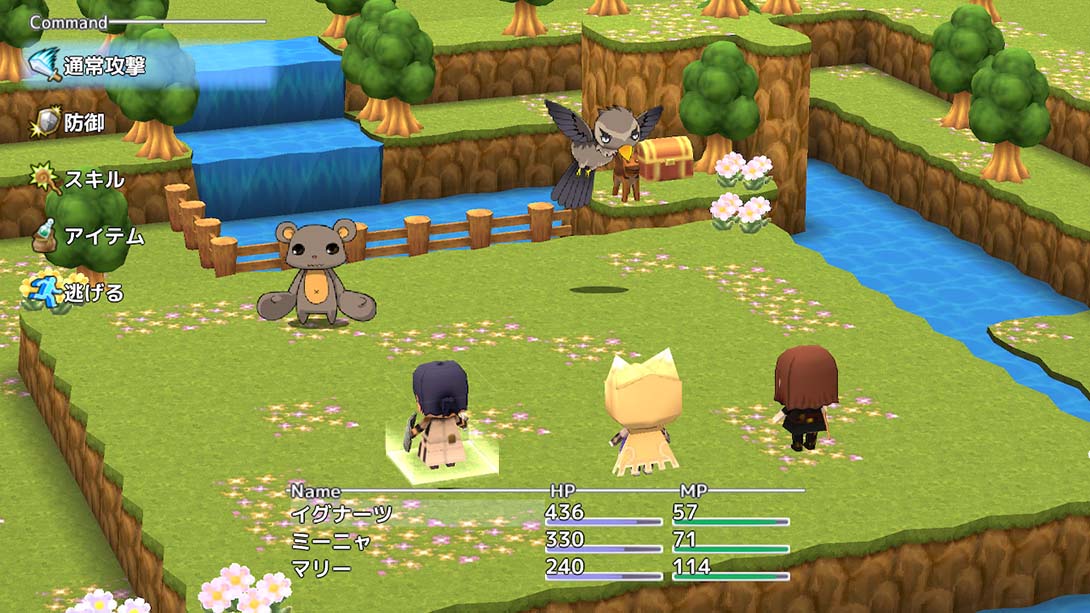Select イグナーツ in the party list
Viewport: 1090px width, 613px height.
341,515
